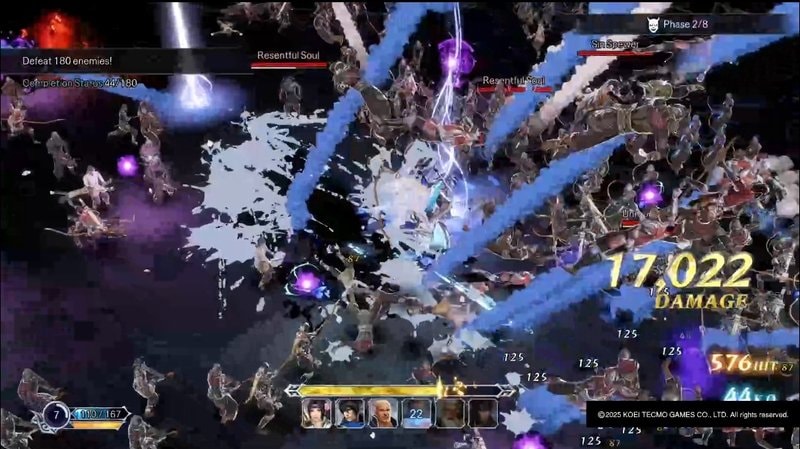Choose the dark-haired man in blue portrait
The width and height of the screenshot is (800, 449).
[350, 413]
